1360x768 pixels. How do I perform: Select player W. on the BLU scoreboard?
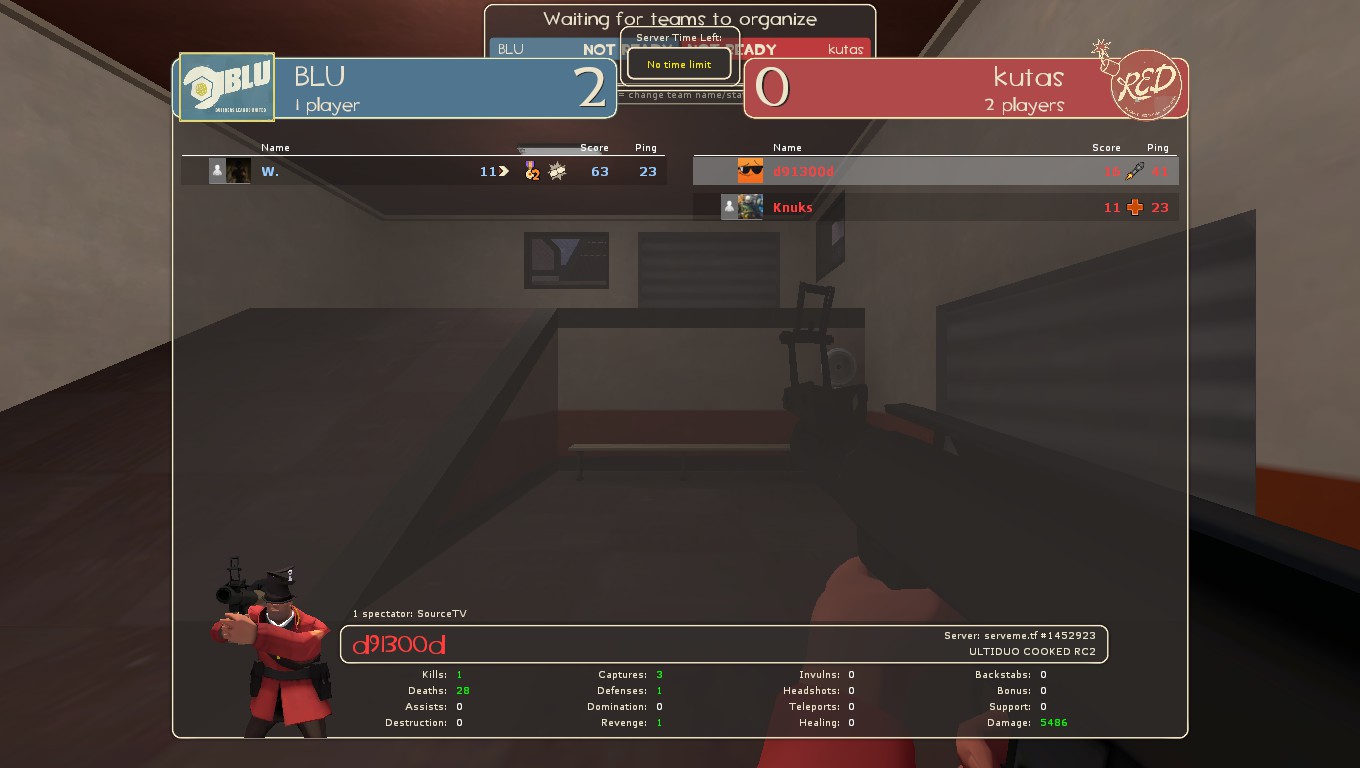pyautogui.click(x=270, y=171)
